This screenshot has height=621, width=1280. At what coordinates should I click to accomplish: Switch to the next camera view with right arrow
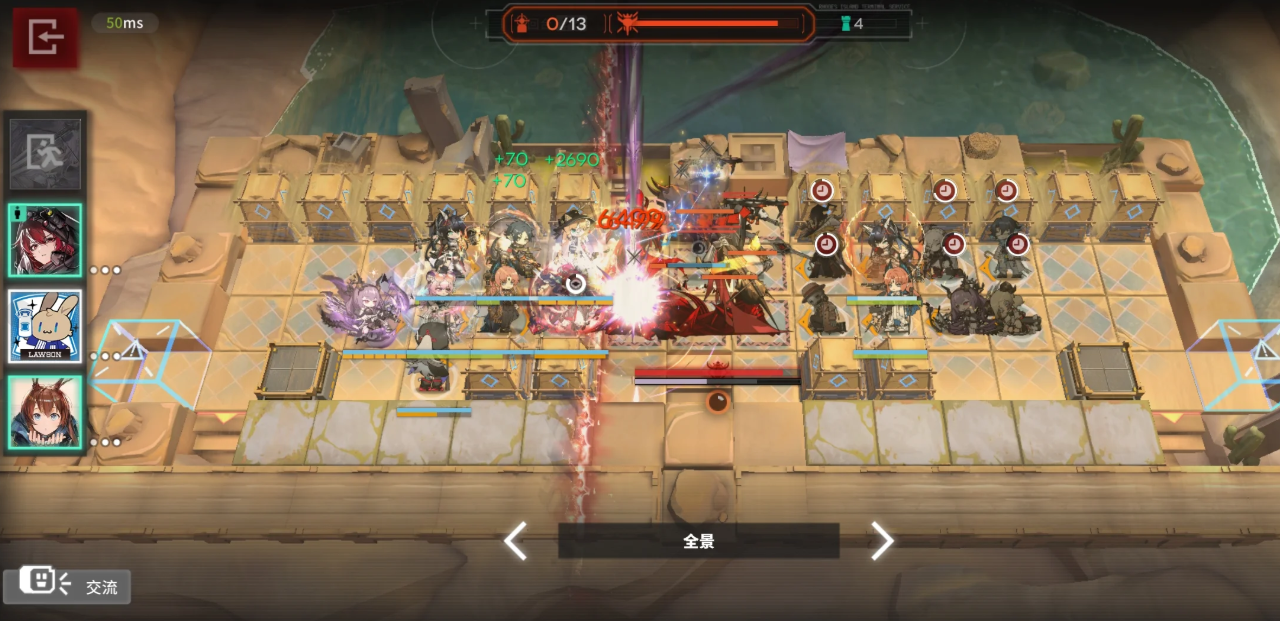(881, 541)
